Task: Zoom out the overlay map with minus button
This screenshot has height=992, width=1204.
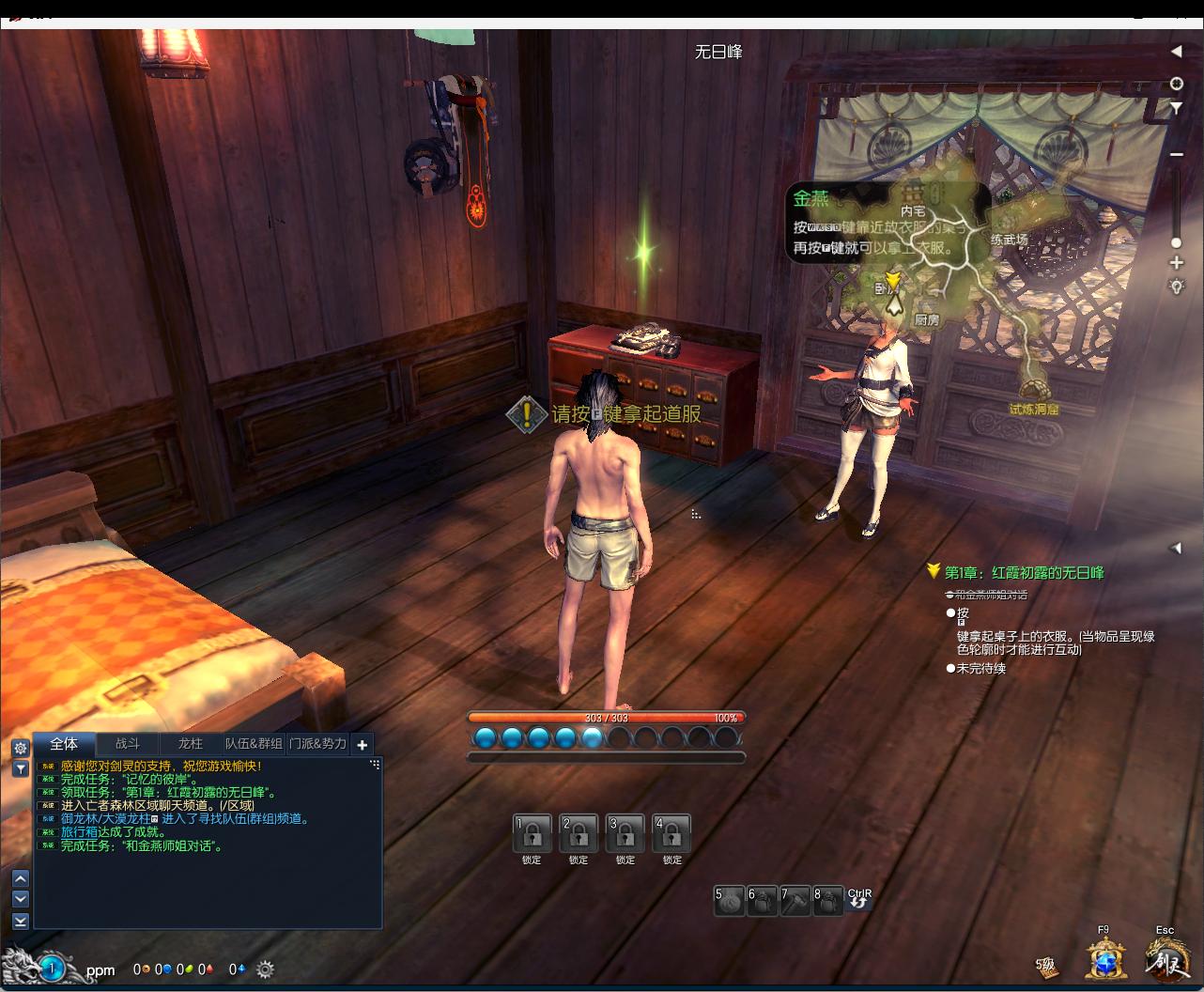Action: [1176, 154]
